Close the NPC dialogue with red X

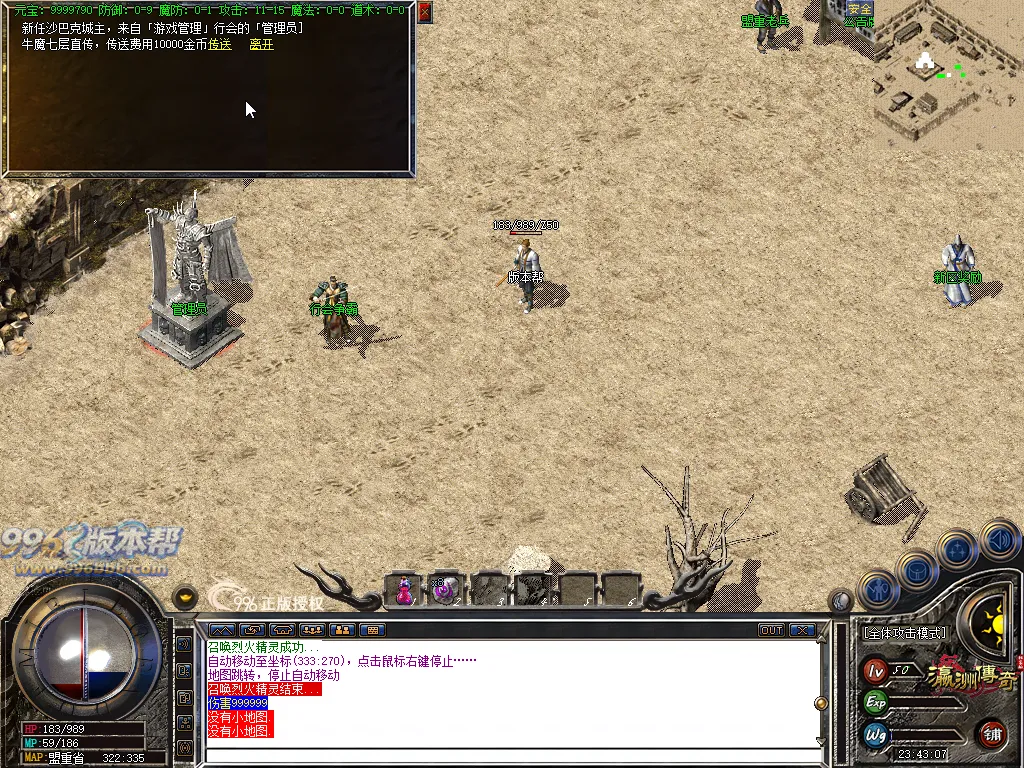click(x=425, y=12)
